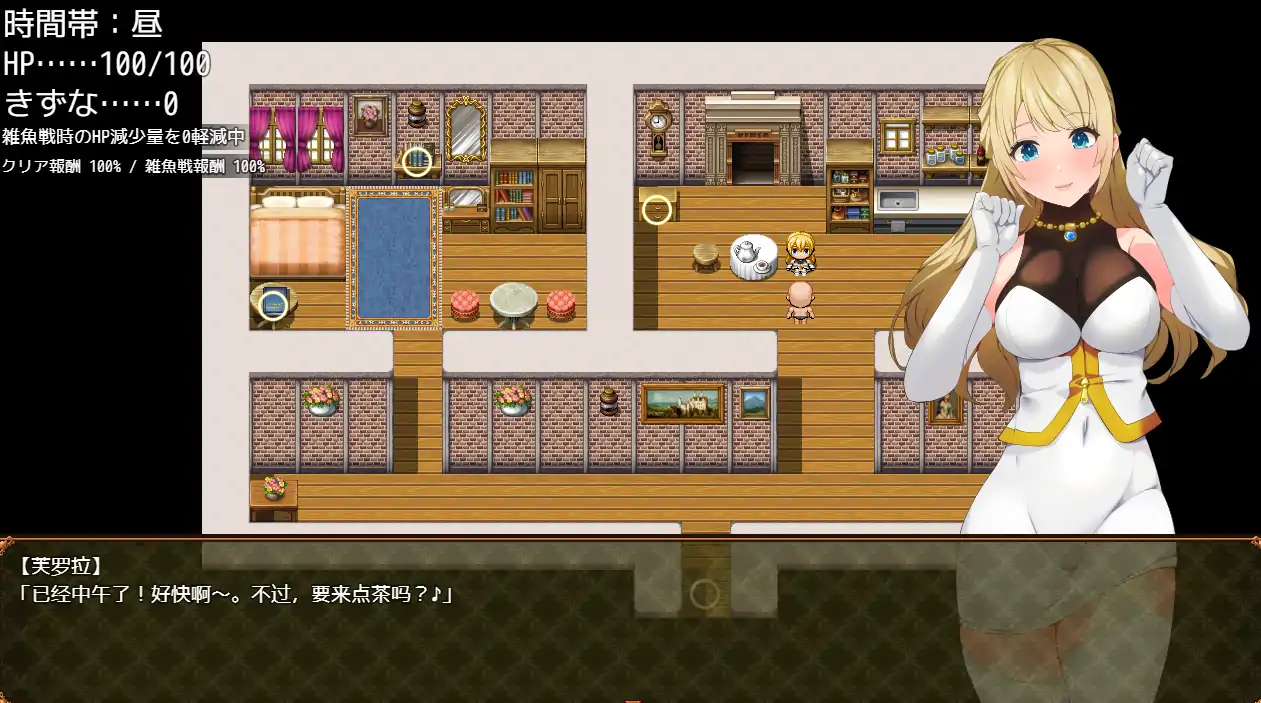Advance Flora's dialogue message box
Image resolution: width=1261 pixels, height=703 pixels.
pyautogui.click(x=630, y=620)
